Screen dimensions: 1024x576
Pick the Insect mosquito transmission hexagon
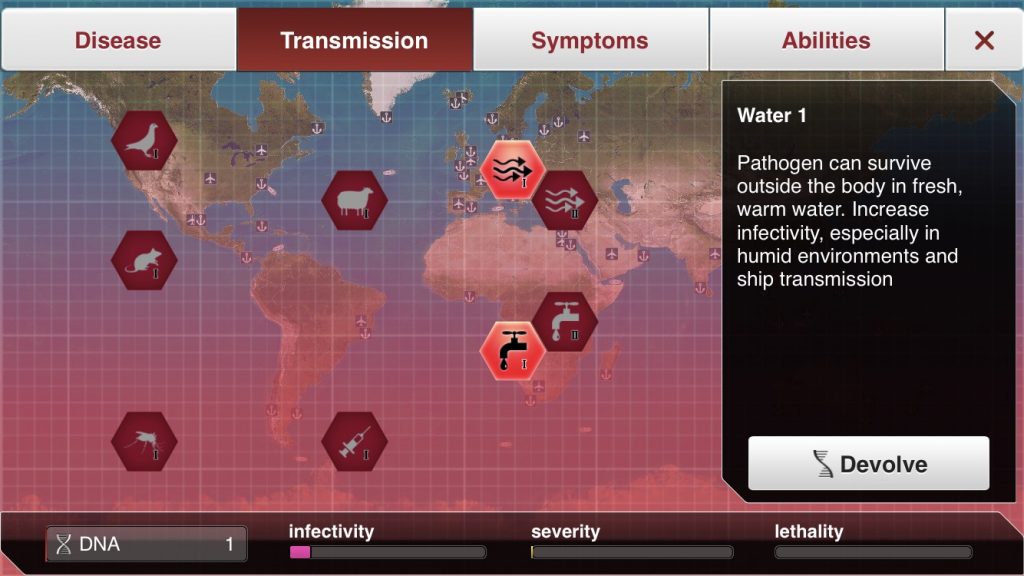144,441
